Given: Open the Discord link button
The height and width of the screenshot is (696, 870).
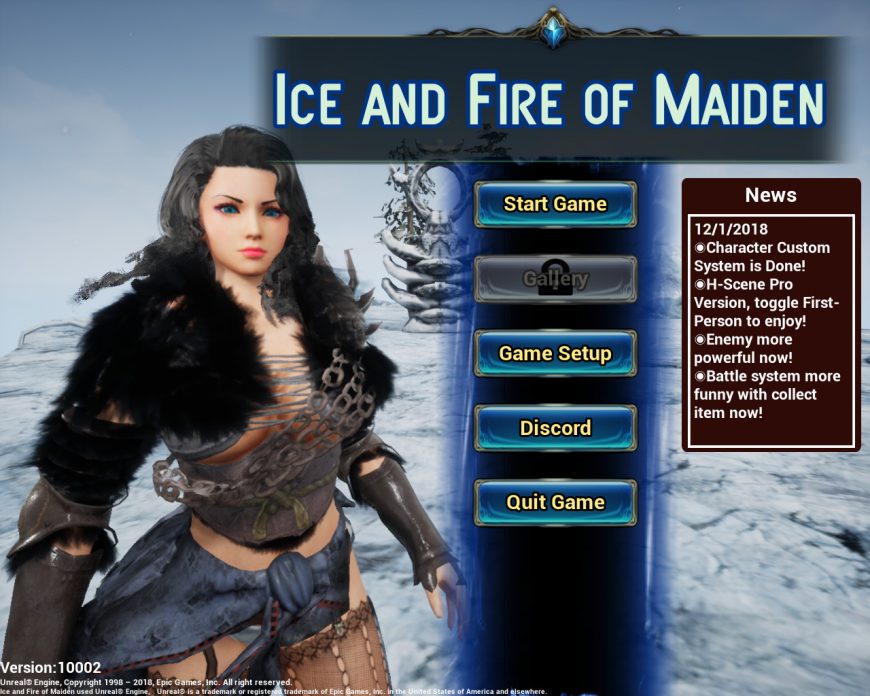Looking at the screenshot, I should point(555,428).
